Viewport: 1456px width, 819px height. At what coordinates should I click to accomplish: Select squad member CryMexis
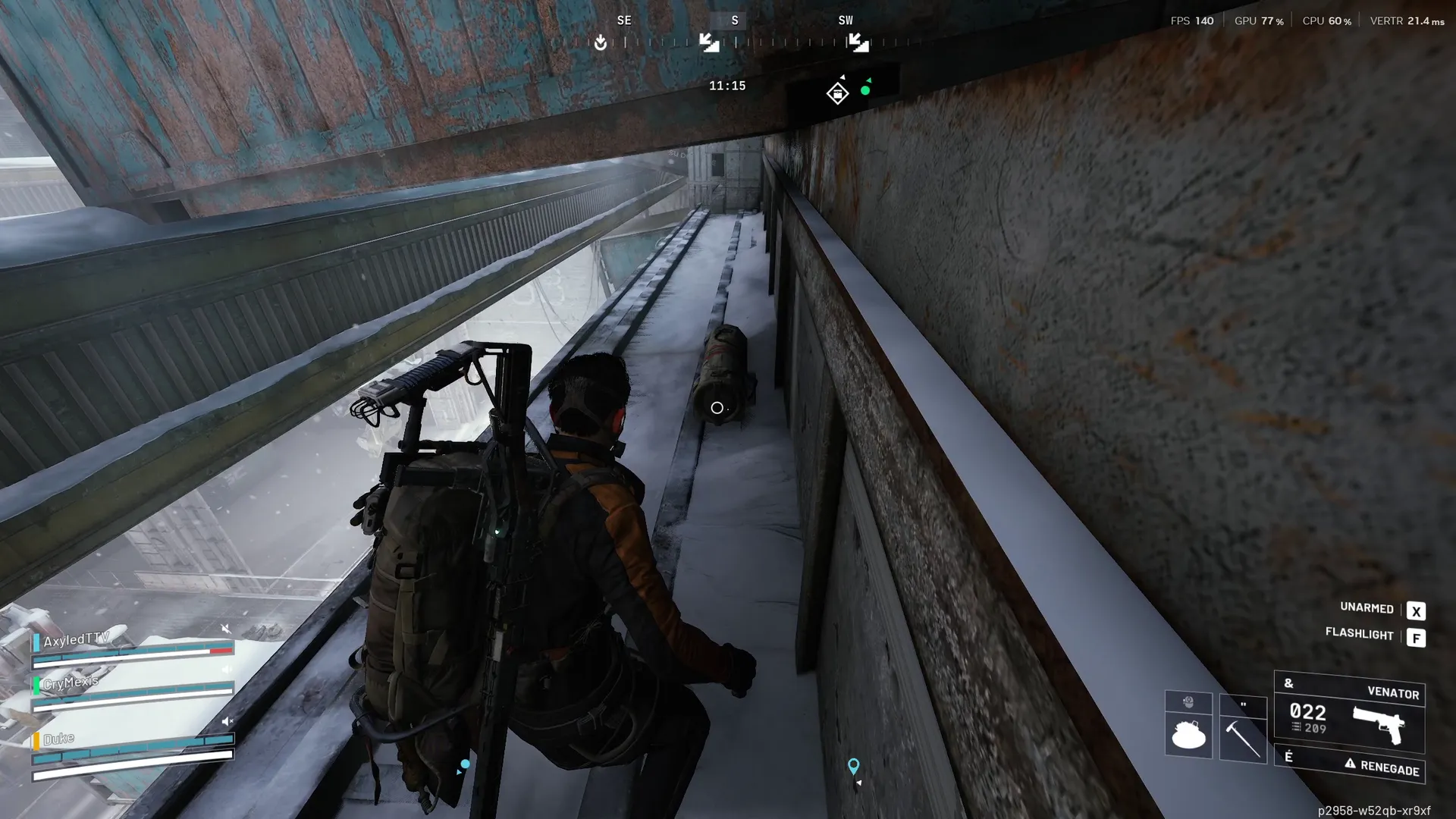(71, 683)
